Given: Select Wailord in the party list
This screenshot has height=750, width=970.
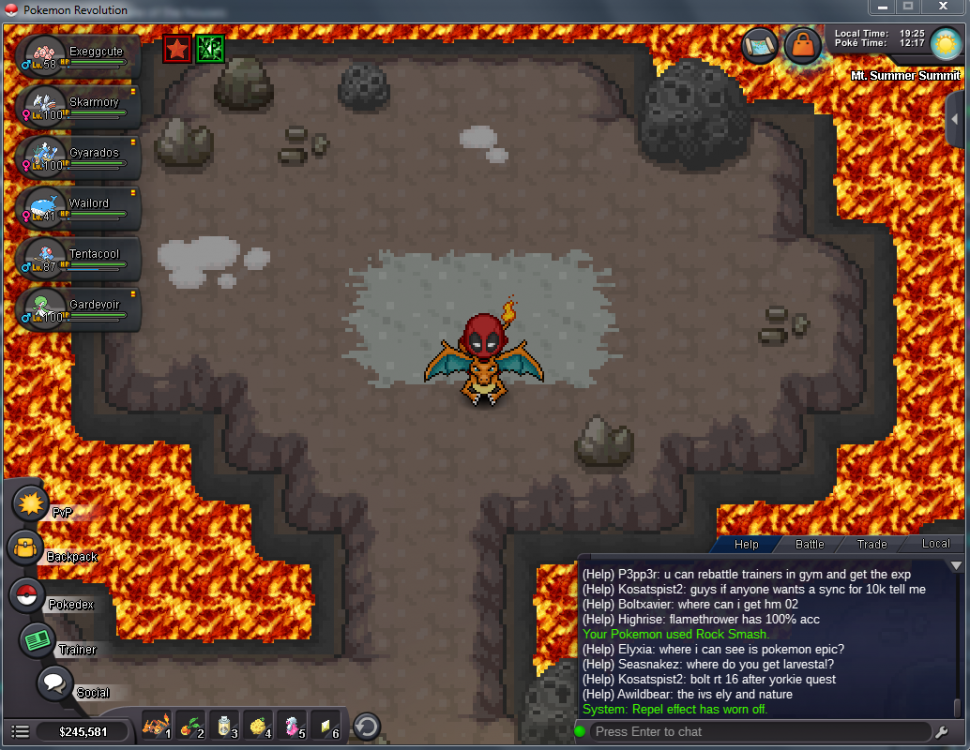Looking at the screenshot, I should (x=78, y=207).
